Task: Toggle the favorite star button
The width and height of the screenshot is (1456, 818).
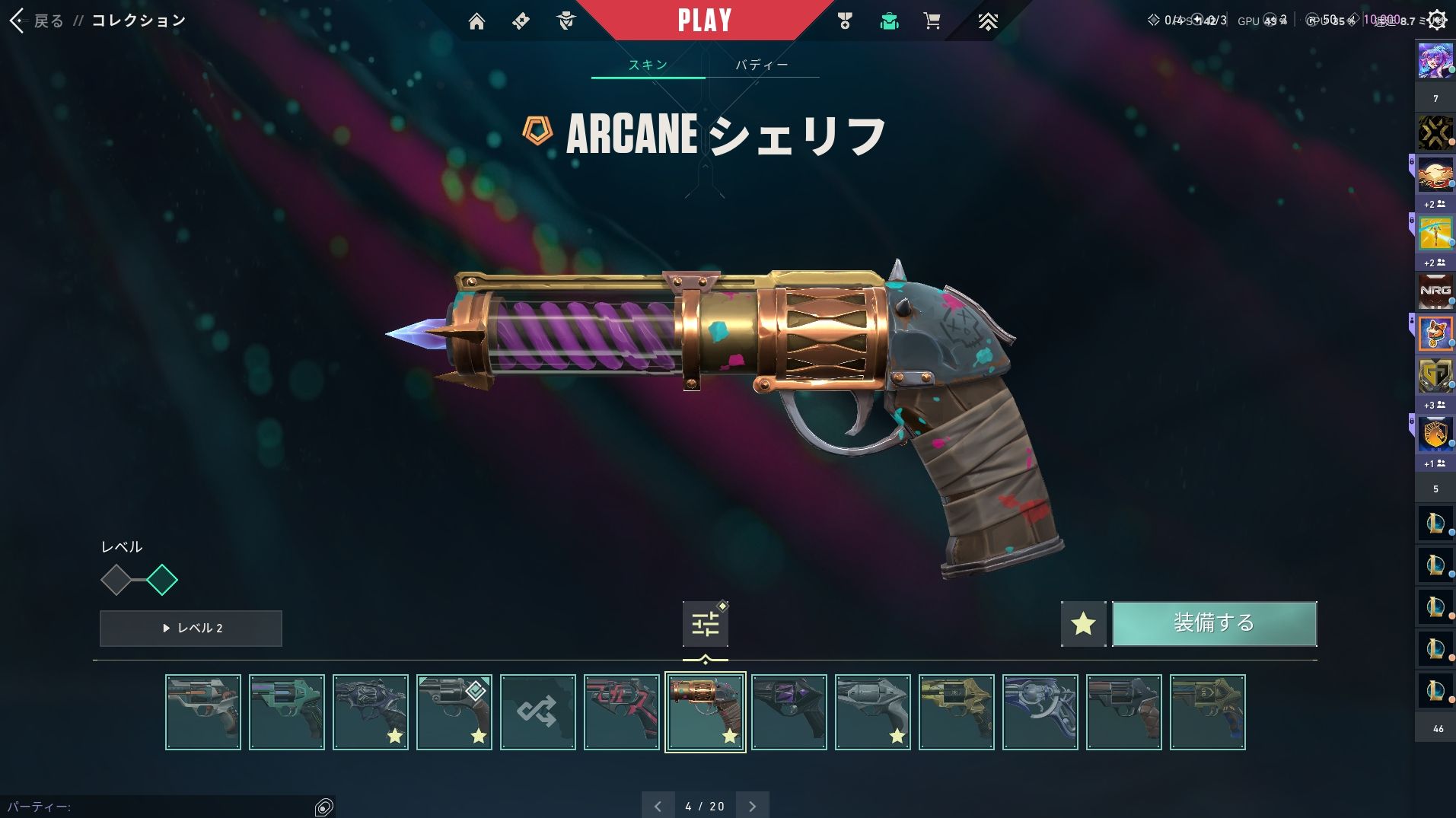Action: (x=1083, y=624)
